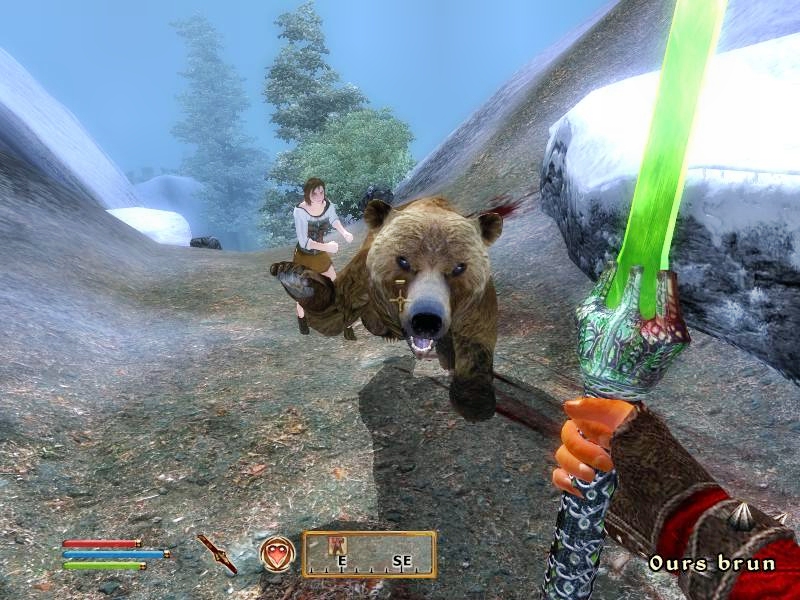Click the equipped sword weapon icon
Screen dimensions: 800x600
coord(217,553)
